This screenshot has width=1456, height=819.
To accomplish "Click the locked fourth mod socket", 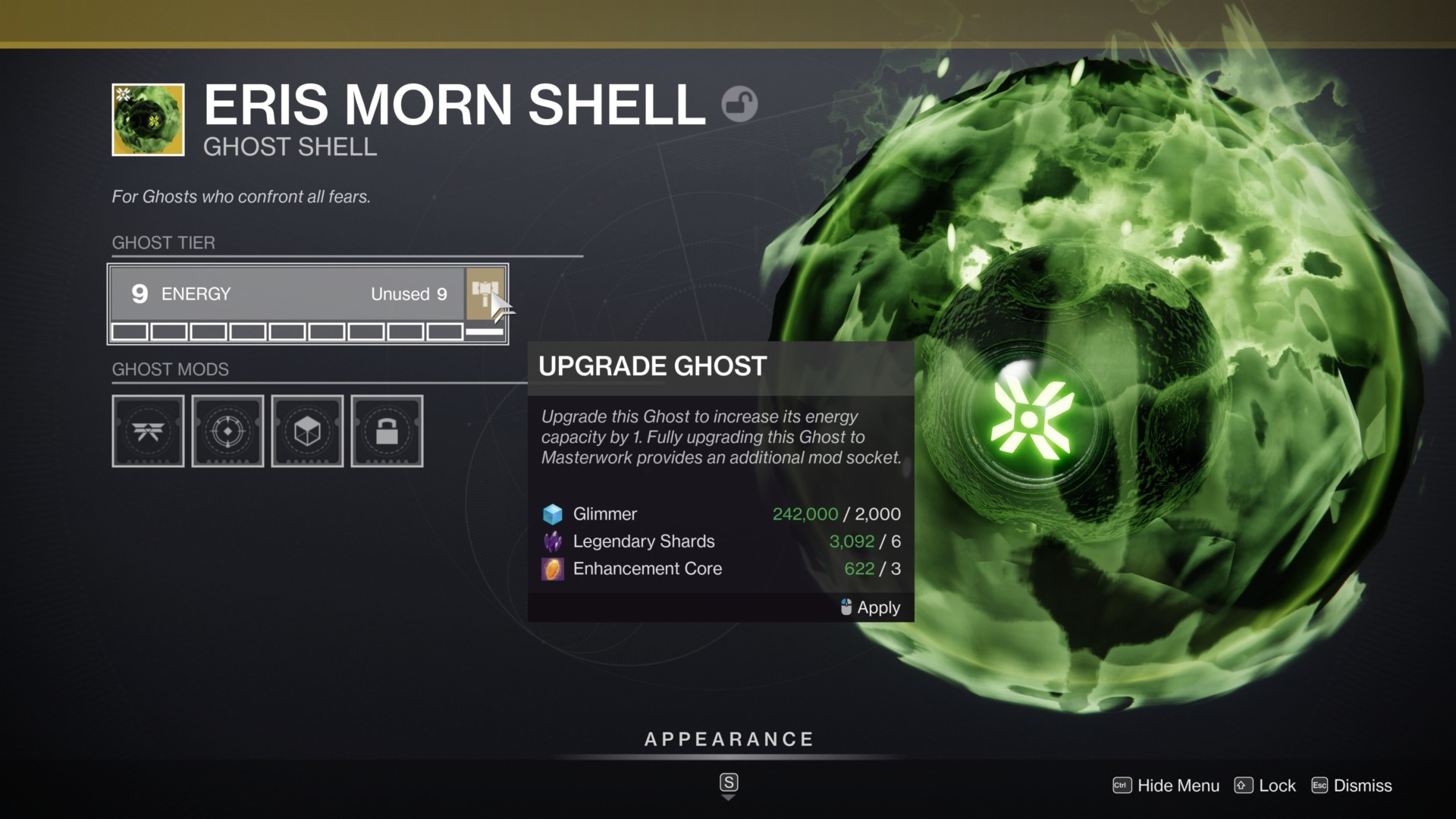I will 387,431.
